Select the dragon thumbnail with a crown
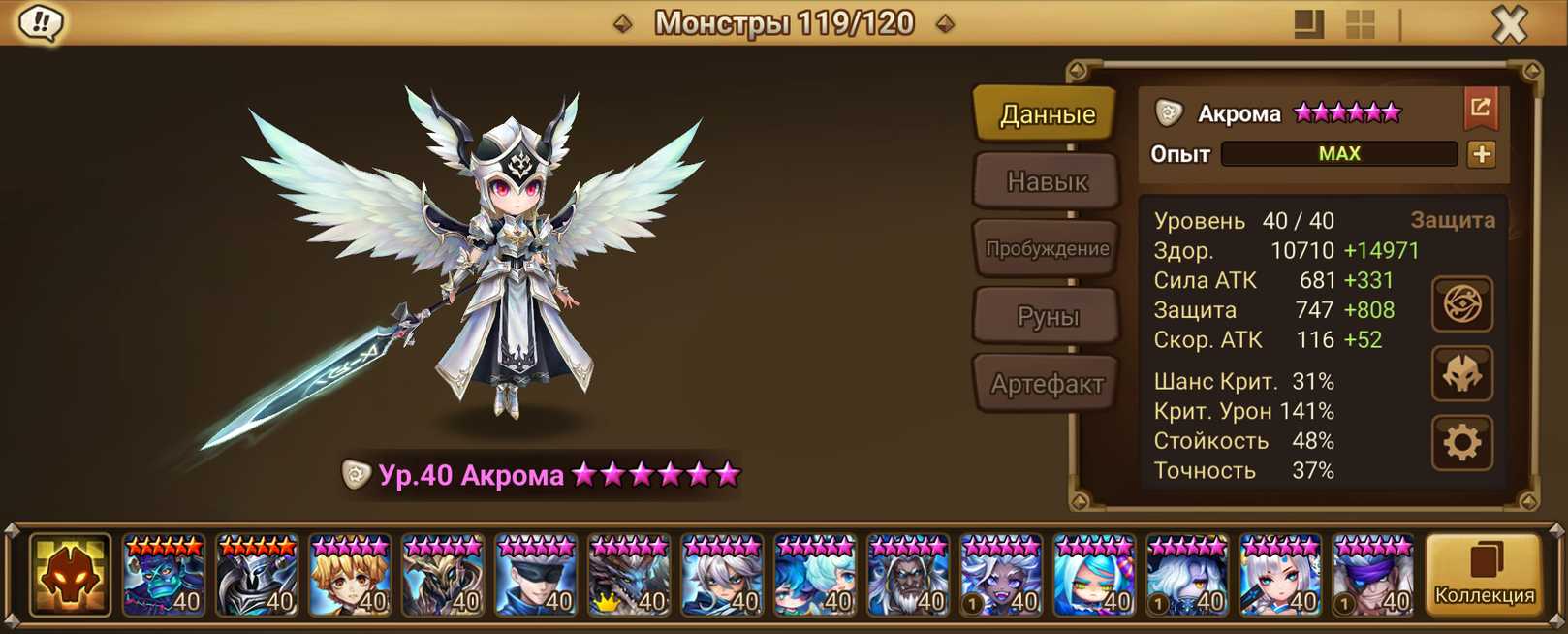1568x634 pixels. pos(628,576)
